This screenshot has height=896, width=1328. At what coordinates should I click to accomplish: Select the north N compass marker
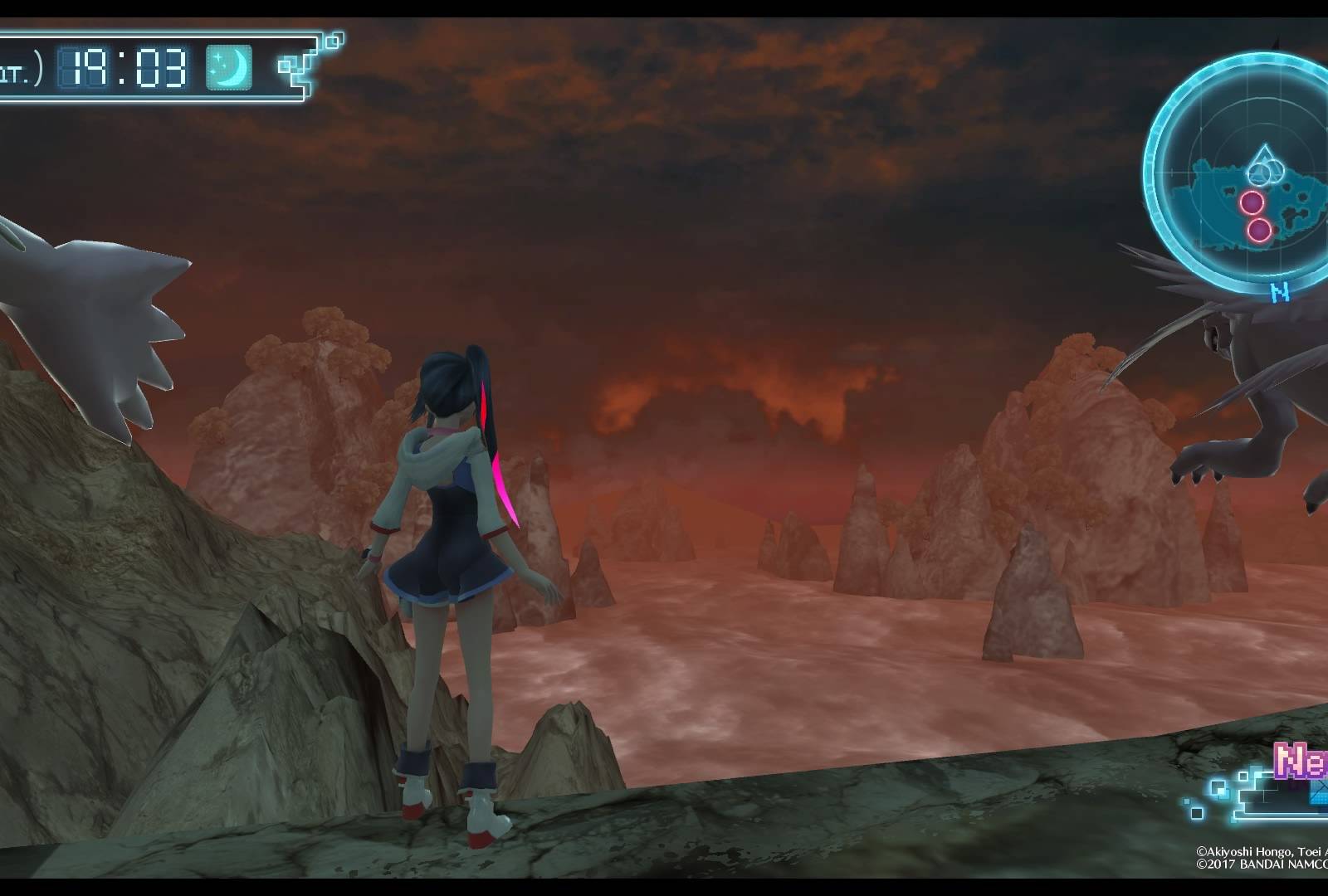coord(1281,293)
